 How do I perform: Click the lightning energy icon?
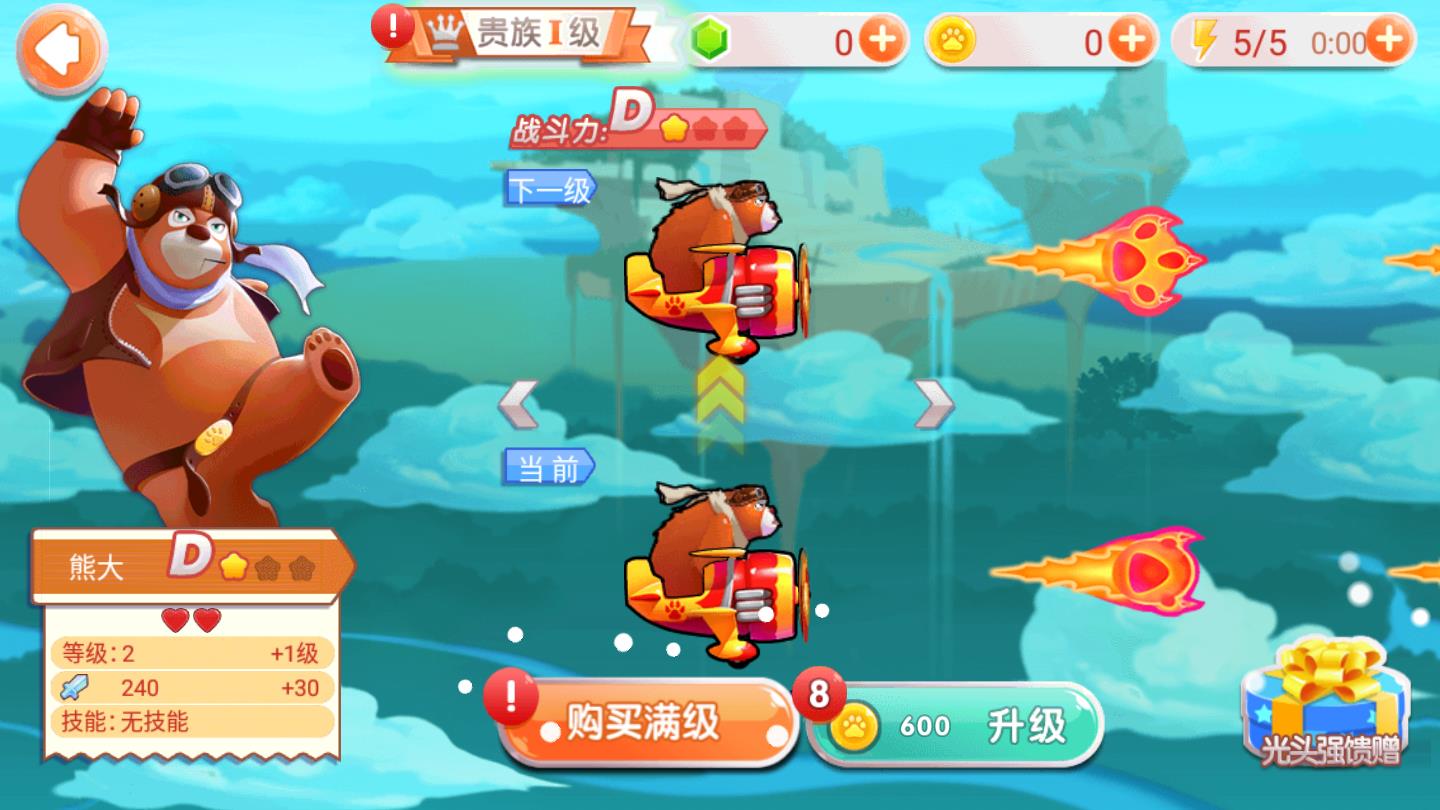click(1206, 38)
